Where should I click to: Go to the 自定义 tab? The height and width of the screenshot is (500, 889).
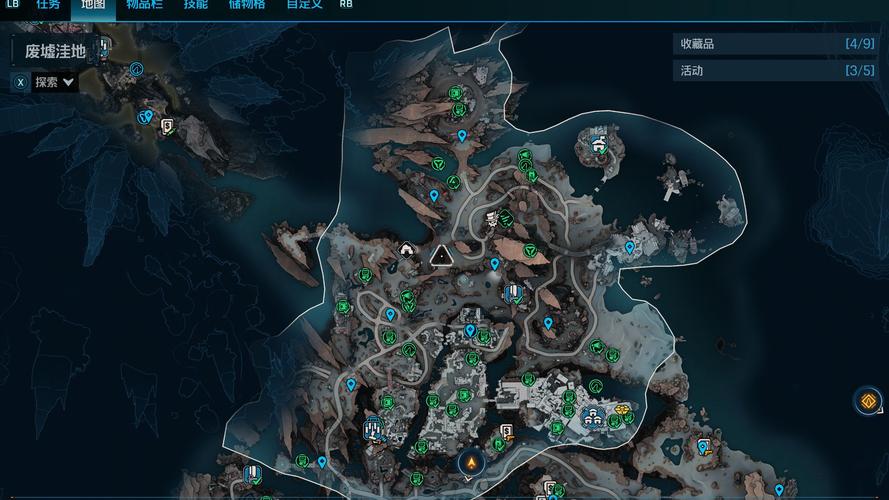303,5
